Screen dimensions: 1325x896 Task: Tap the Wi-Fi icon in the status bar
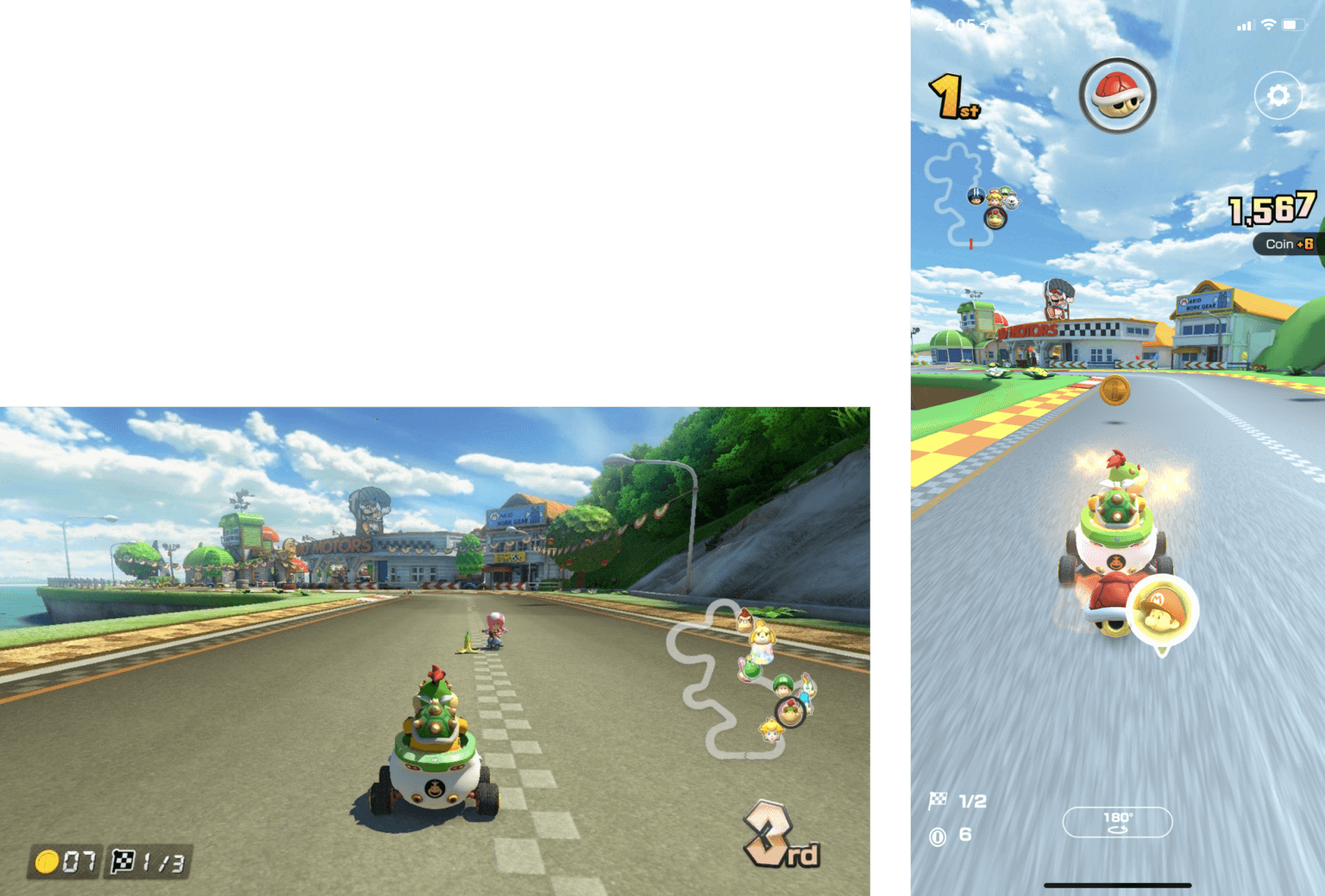[1267, 26]
